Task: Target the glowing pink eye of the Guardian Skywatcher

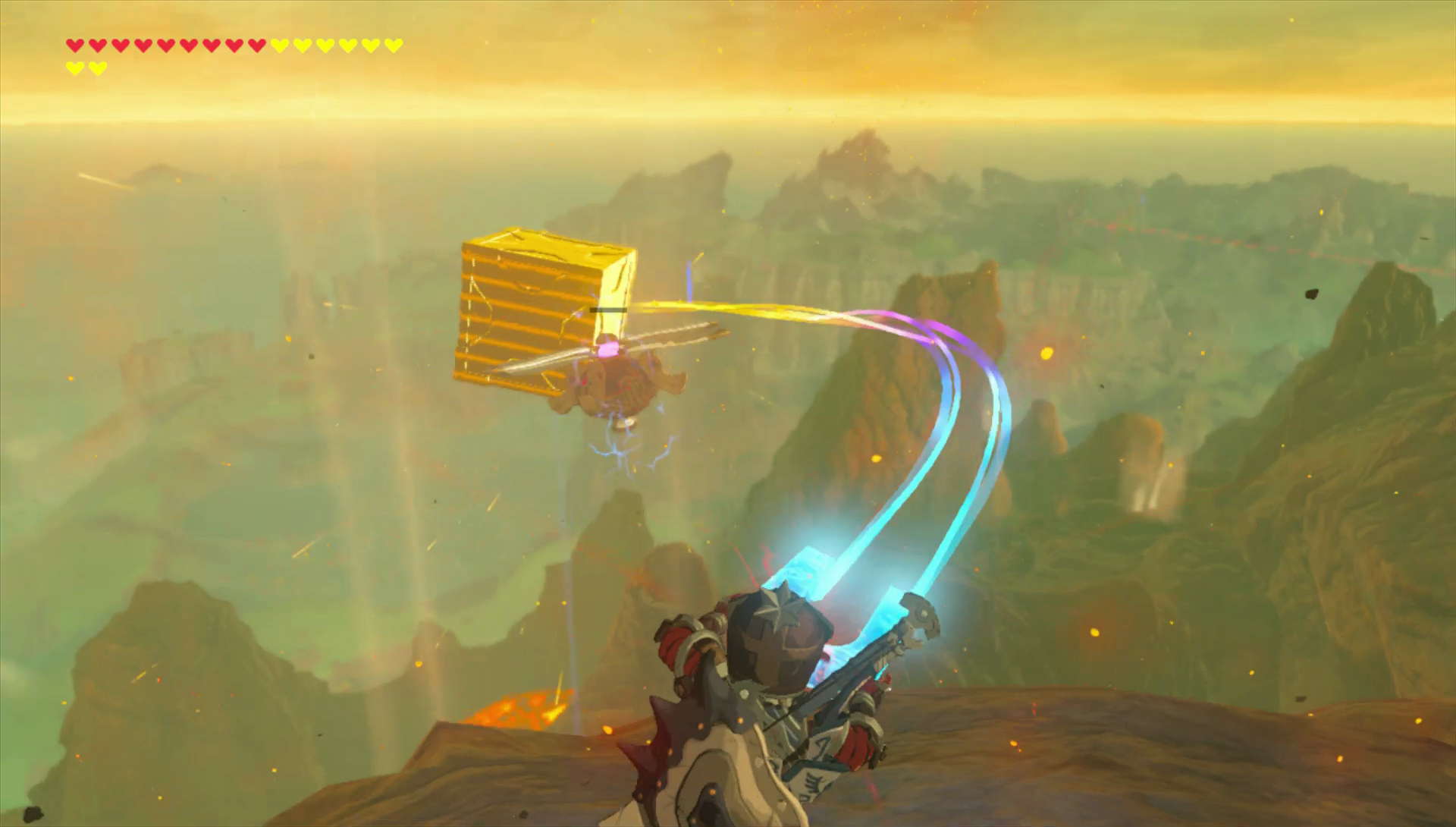Action: point(607,350)
